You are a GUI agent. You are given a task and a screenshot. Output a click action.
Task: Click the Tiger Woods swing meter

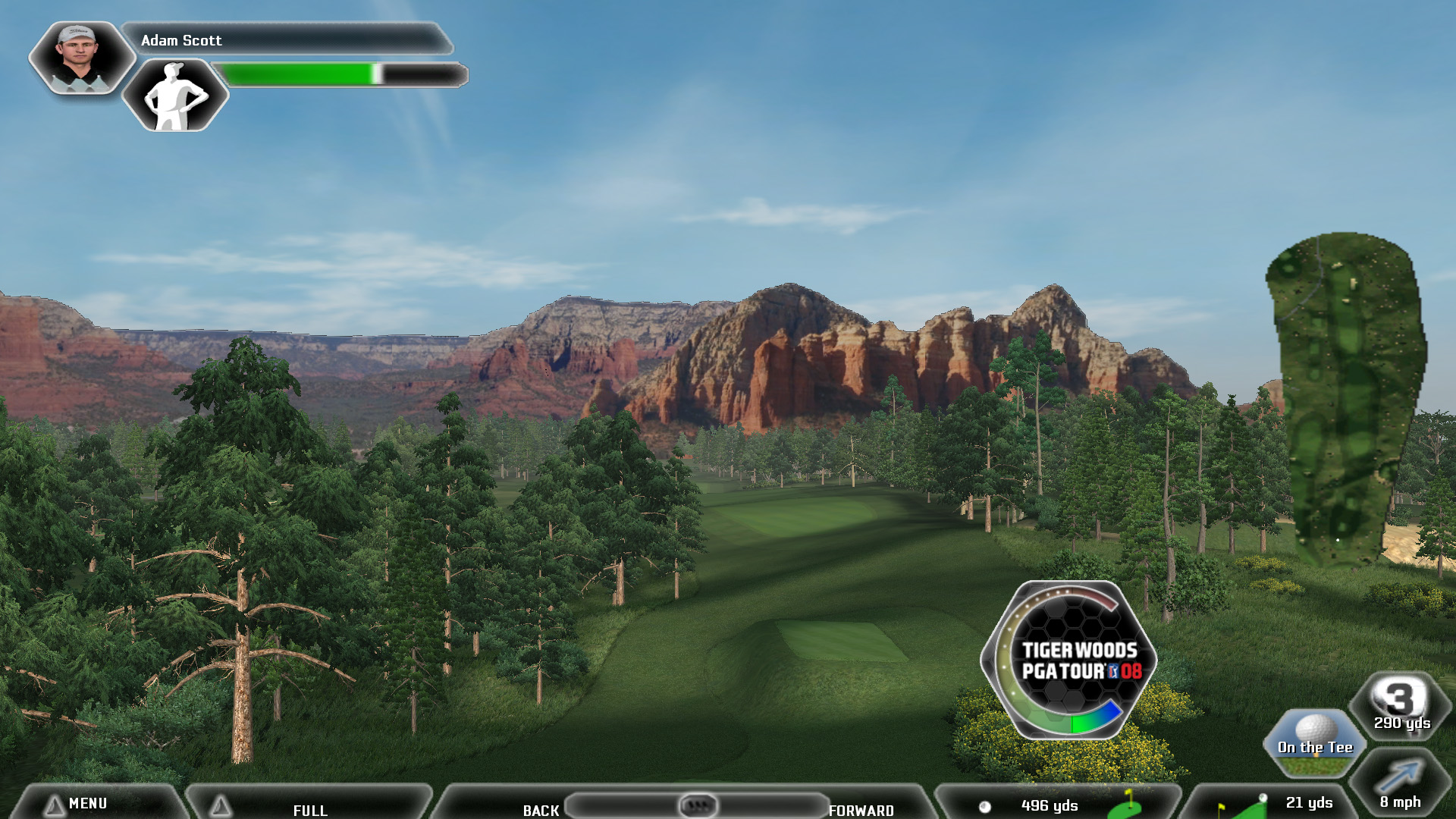coord(1069,661)
